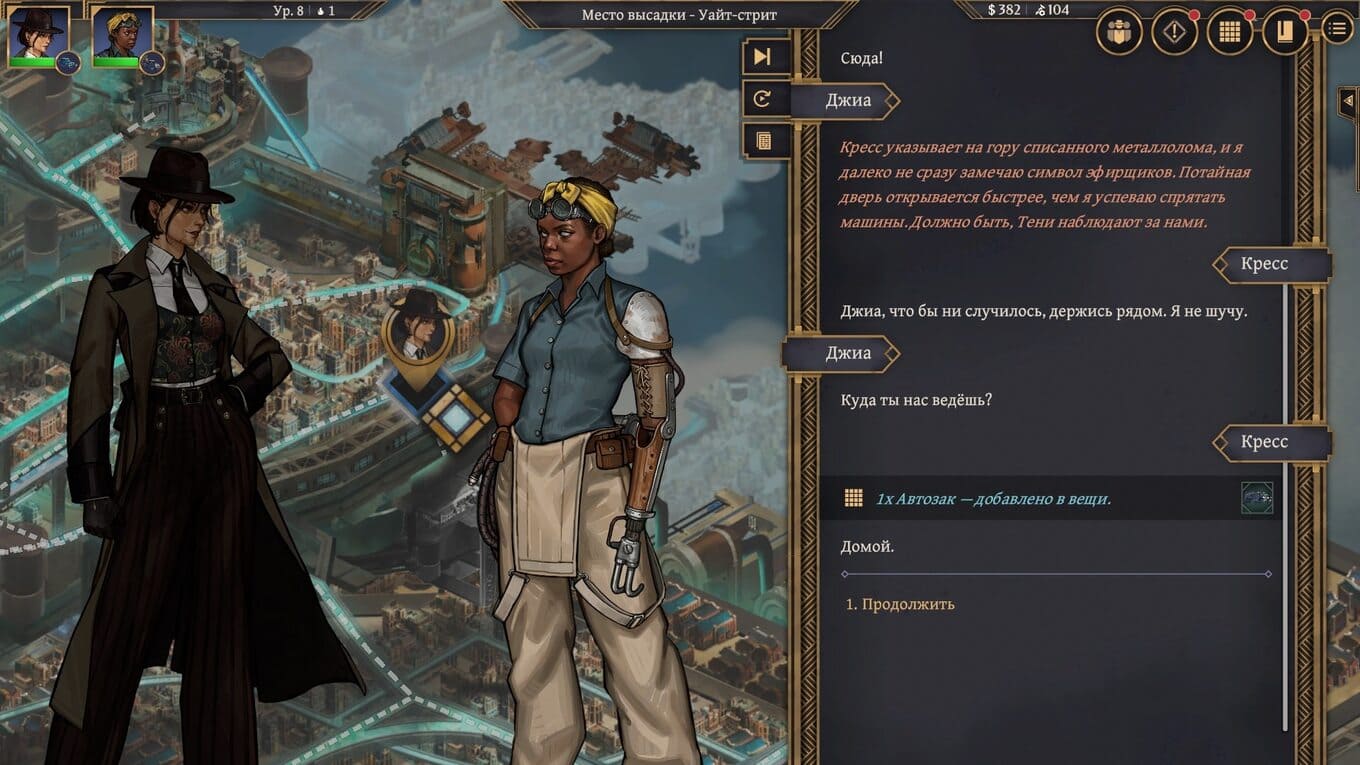Collapse the side panel with the arrow tab
This screenshot has height=765, width=1360.
pyautogui.click(x=1347, y=100)
